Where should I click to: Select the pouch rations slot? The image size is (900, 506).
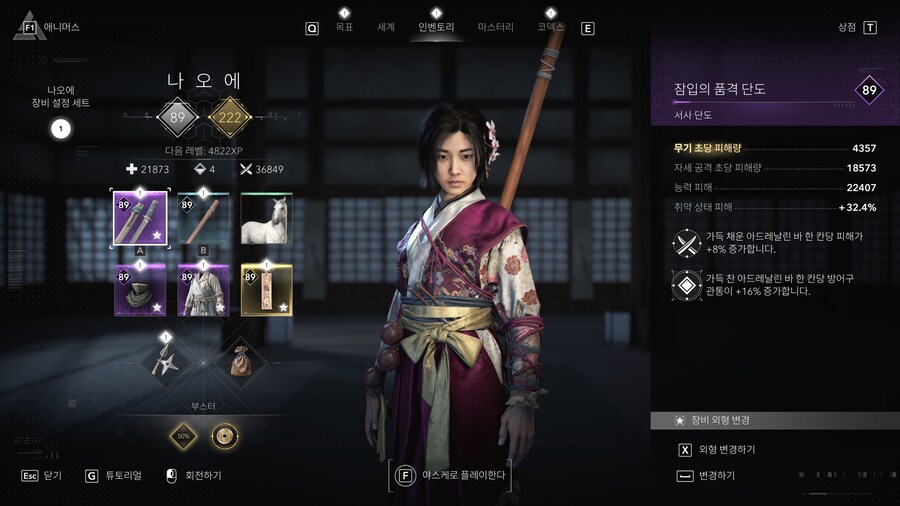pyautogui.click(x=242, y=359)
